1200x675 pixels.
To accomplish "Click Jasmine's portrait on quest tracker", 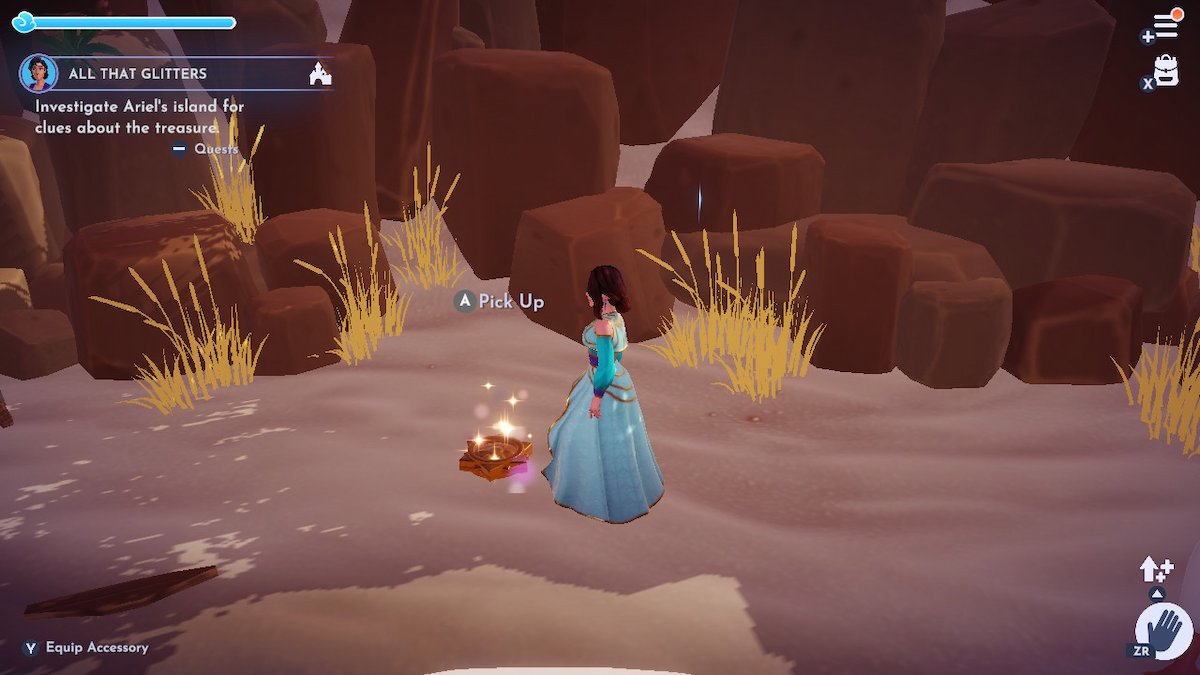I will (x=38, y=73).
